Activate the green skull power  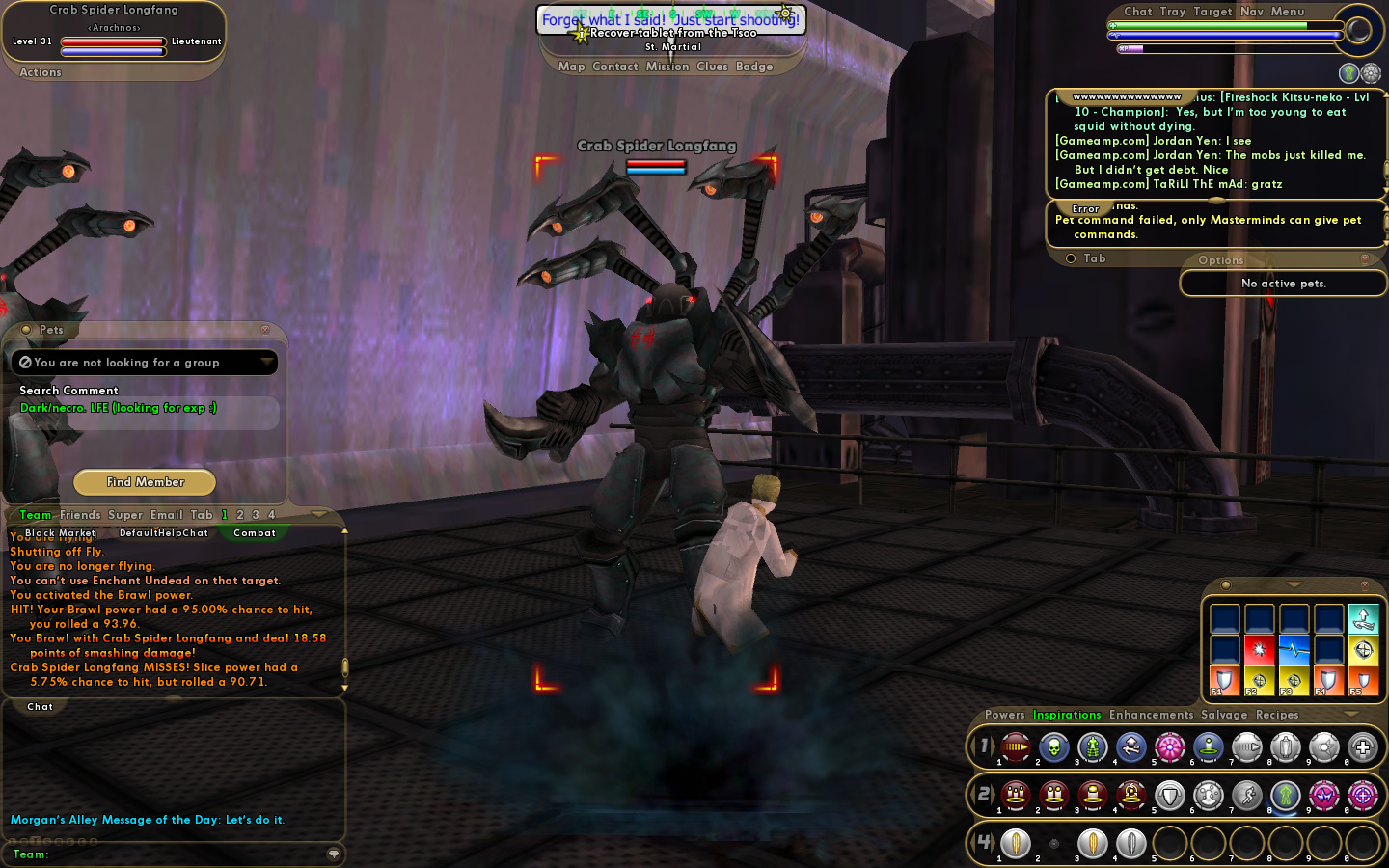(1053, 746)
